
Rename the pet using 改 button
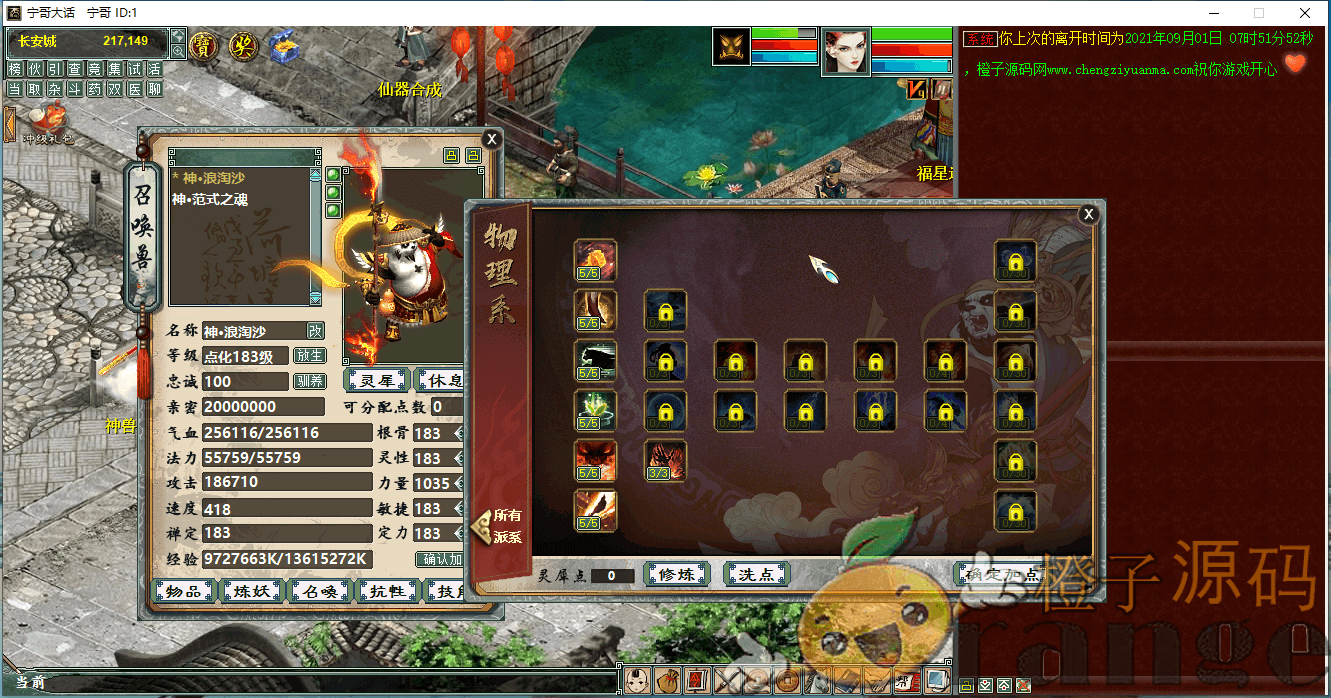(315, 331)
